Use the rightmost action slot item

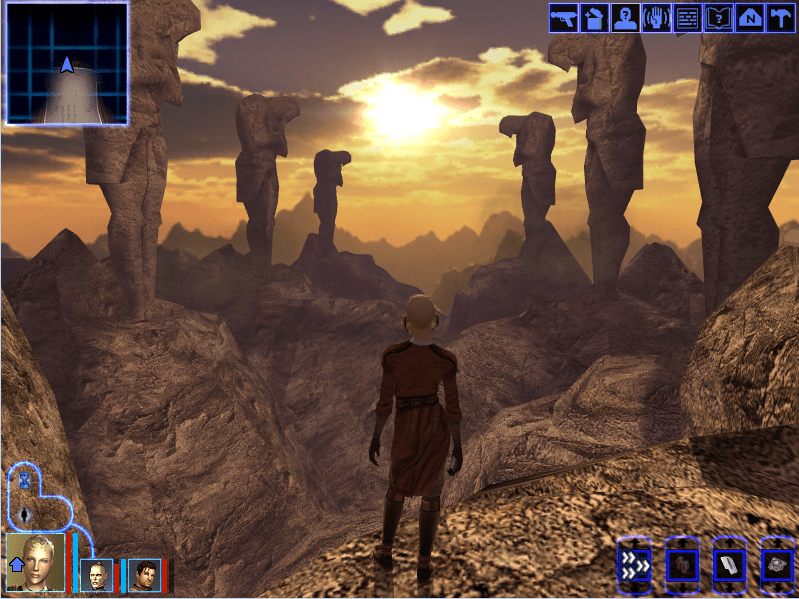coord(775,566)
